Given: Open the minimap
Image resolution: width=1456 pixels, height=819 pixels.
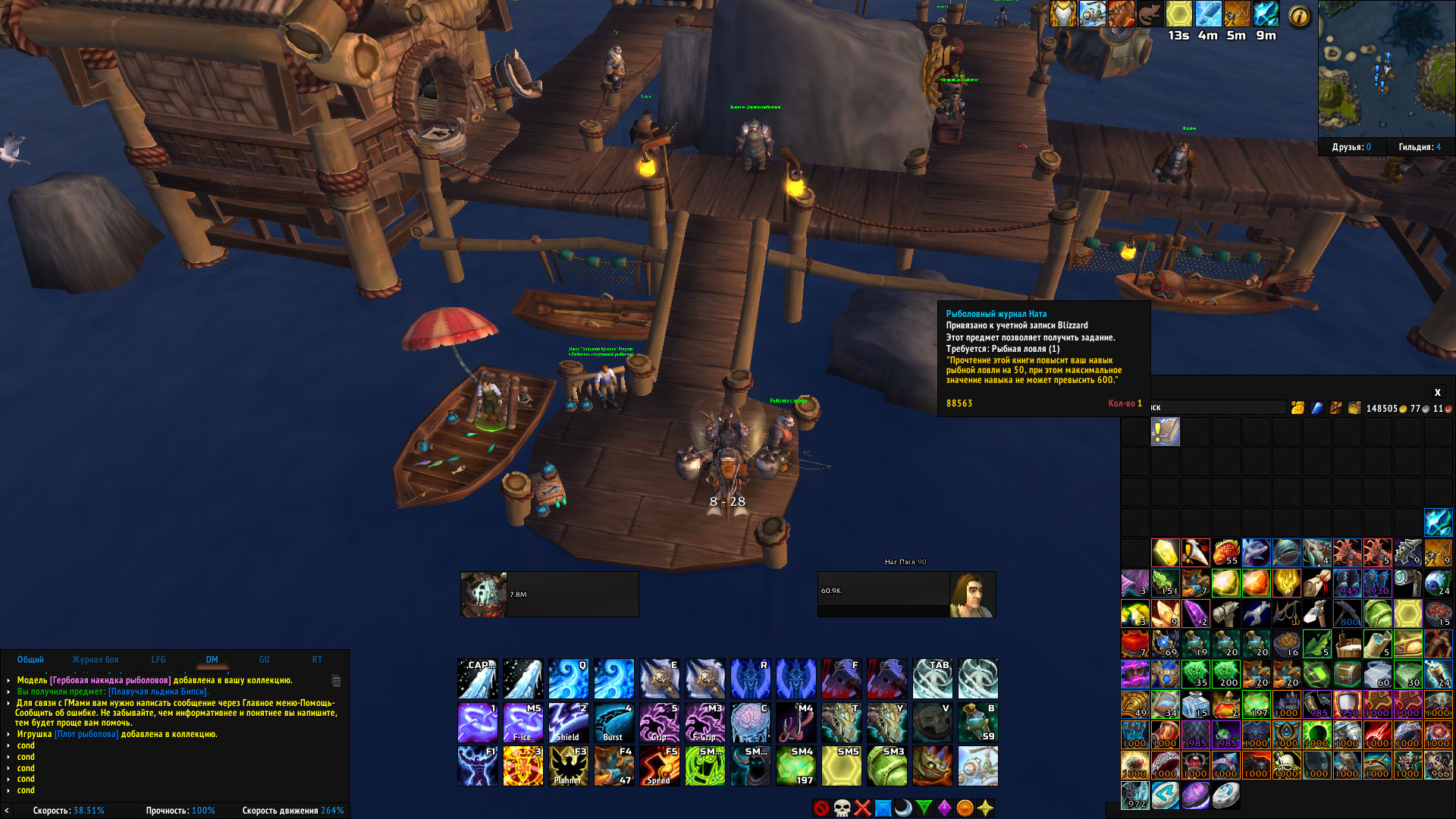Looking at the screenshot, I should [x=1386, y=68].
